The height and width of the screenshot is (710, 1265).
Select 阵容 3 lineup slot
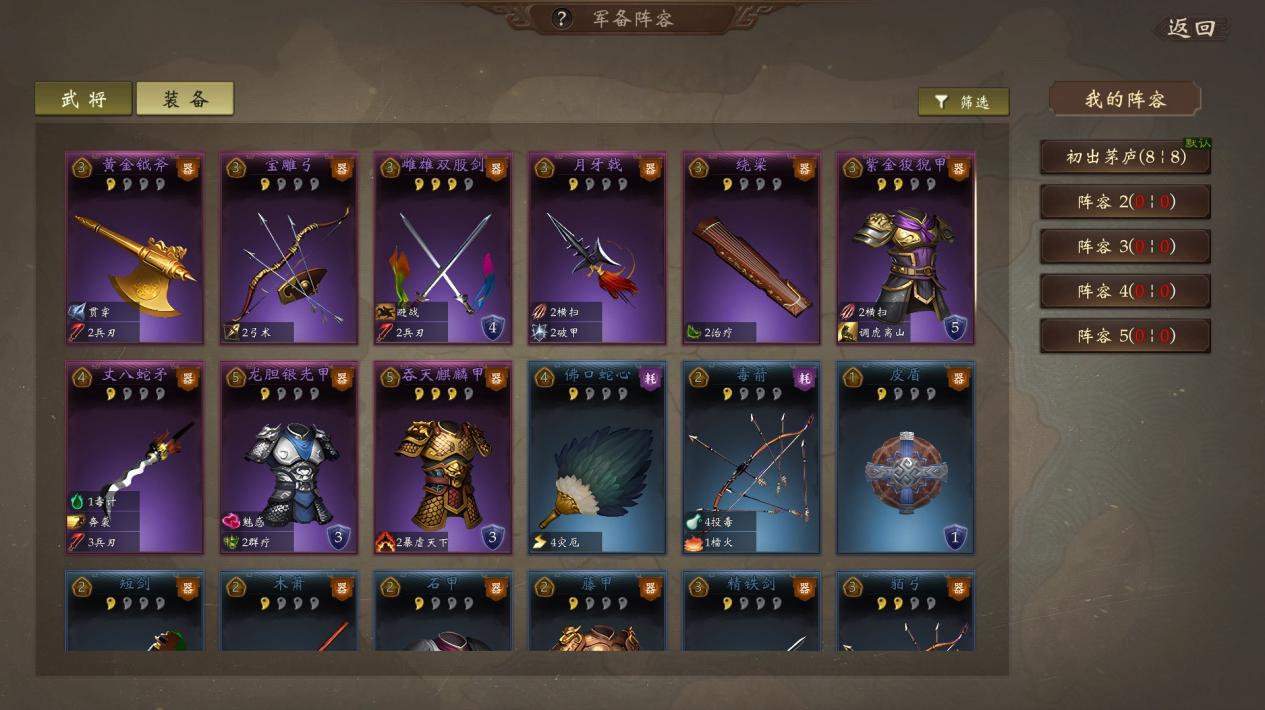click(x=1125, y=246)
